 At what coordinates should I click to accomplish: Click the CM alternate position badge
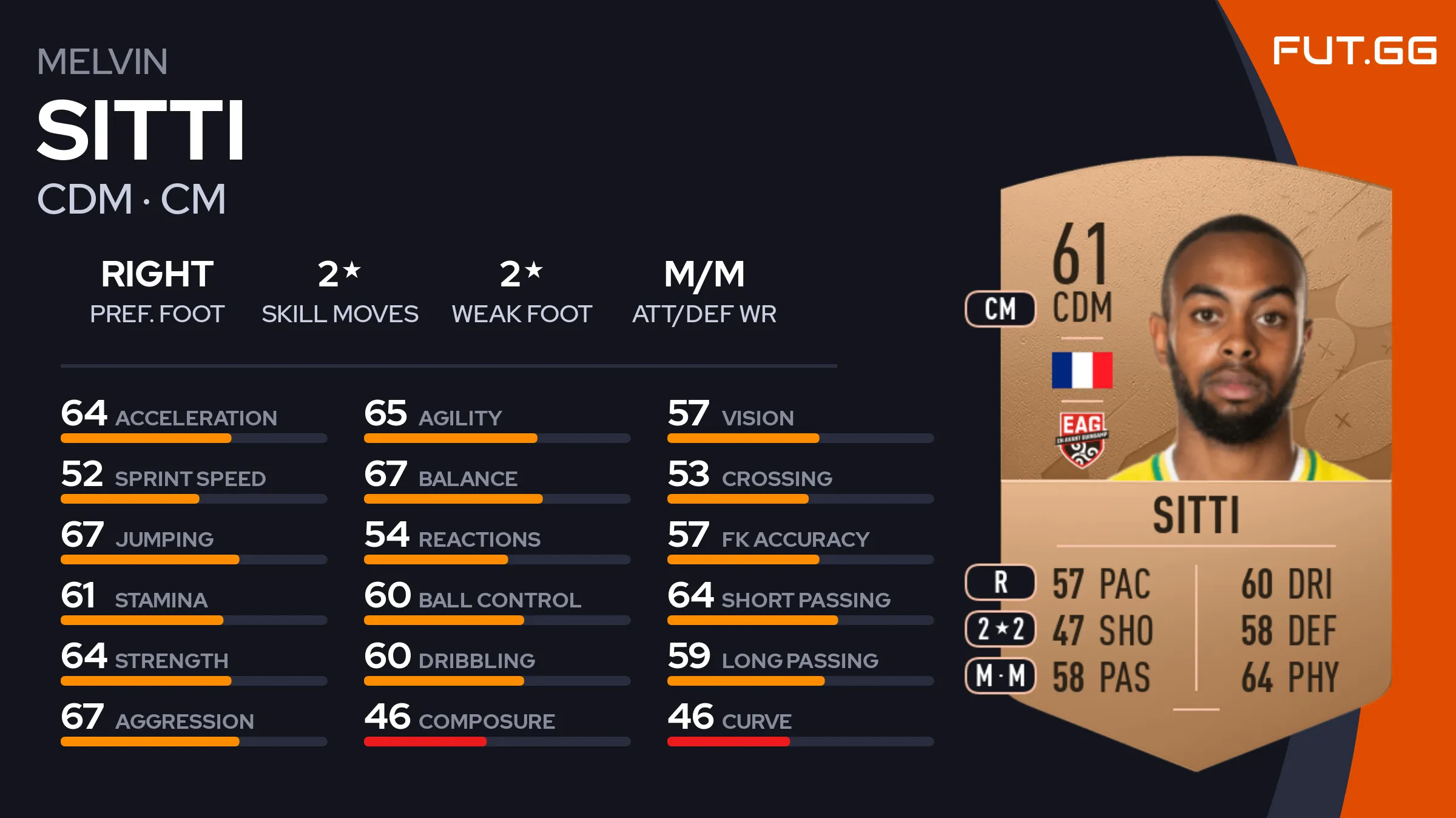click(1000, 309)
